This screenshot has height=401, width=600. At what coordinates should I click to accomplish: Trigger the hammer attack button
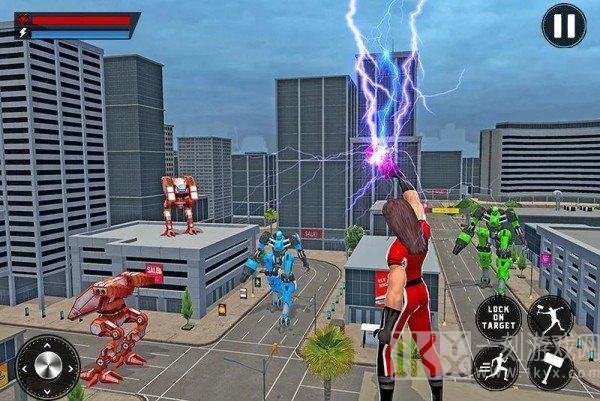point(551,368)
